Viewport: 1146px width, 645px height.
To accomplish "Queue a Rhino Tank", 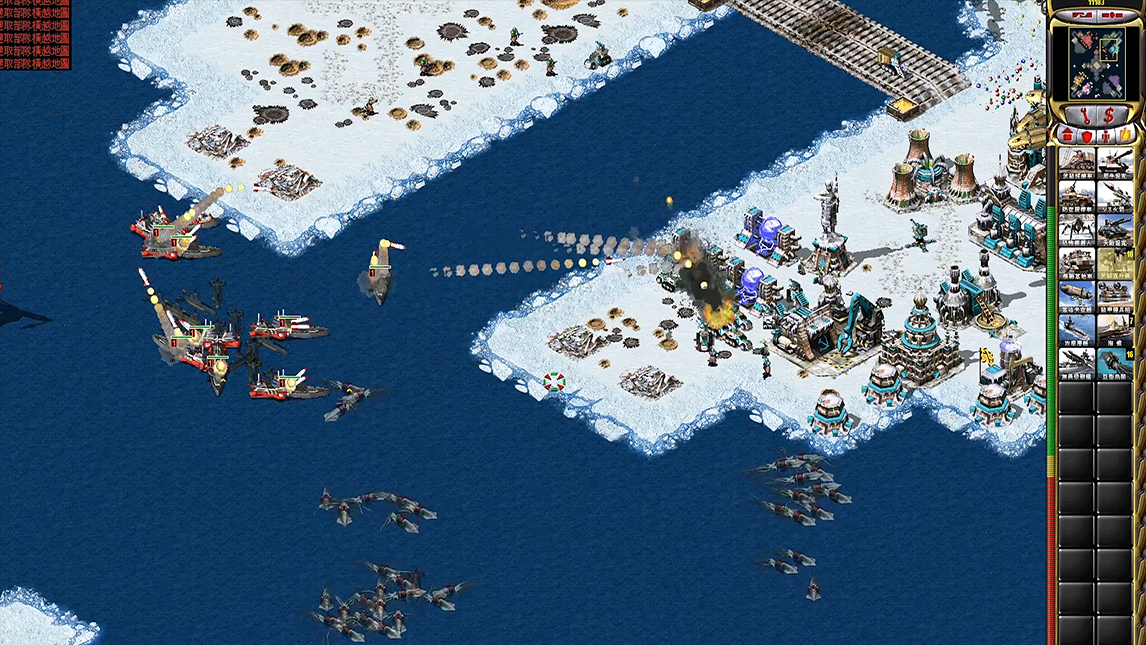I will coord(1115,161).
